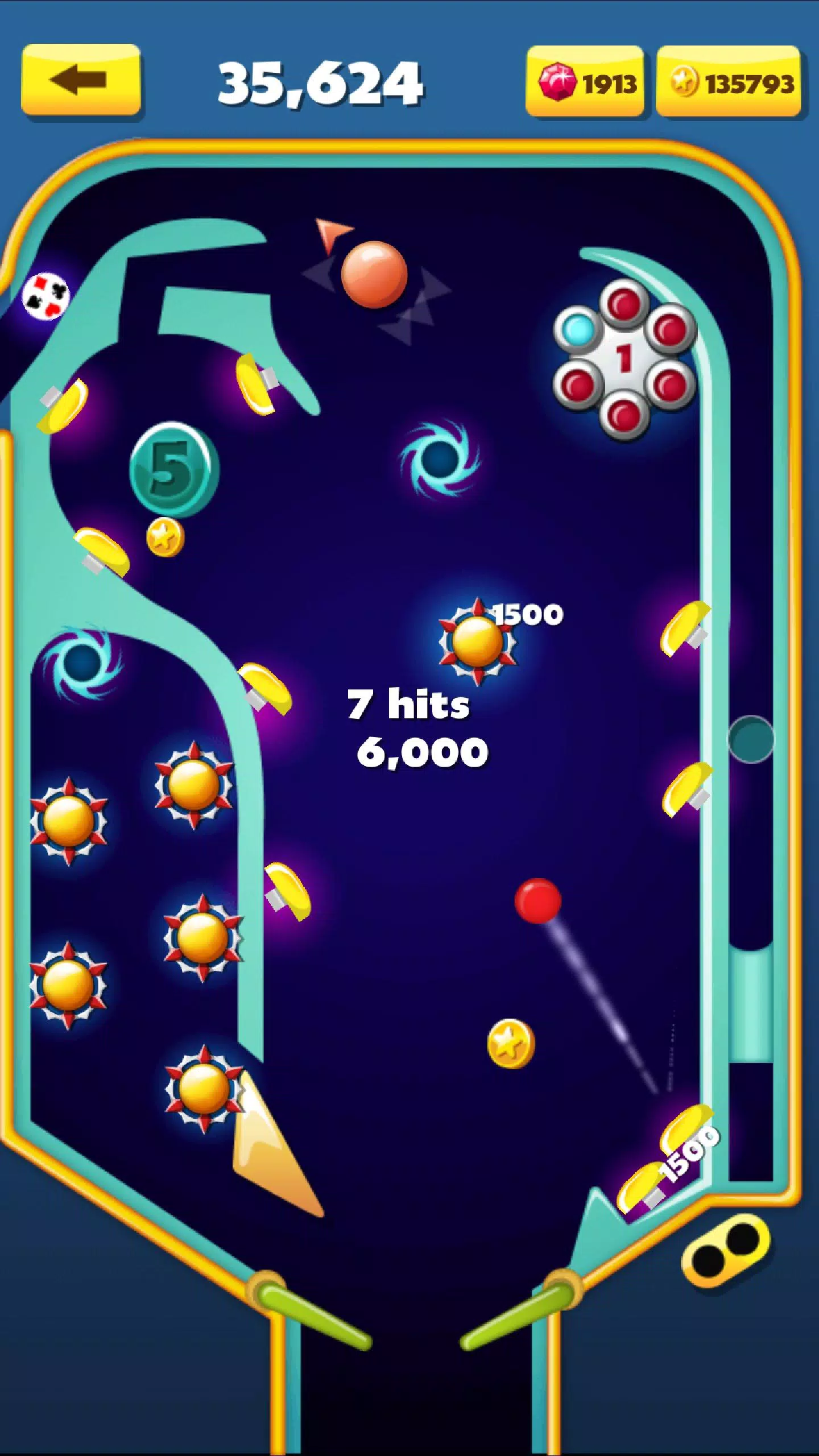The height and width of the screenshot is (1456, 819).
Task: Click the back arrow button
Action: (x=80, y=80)
